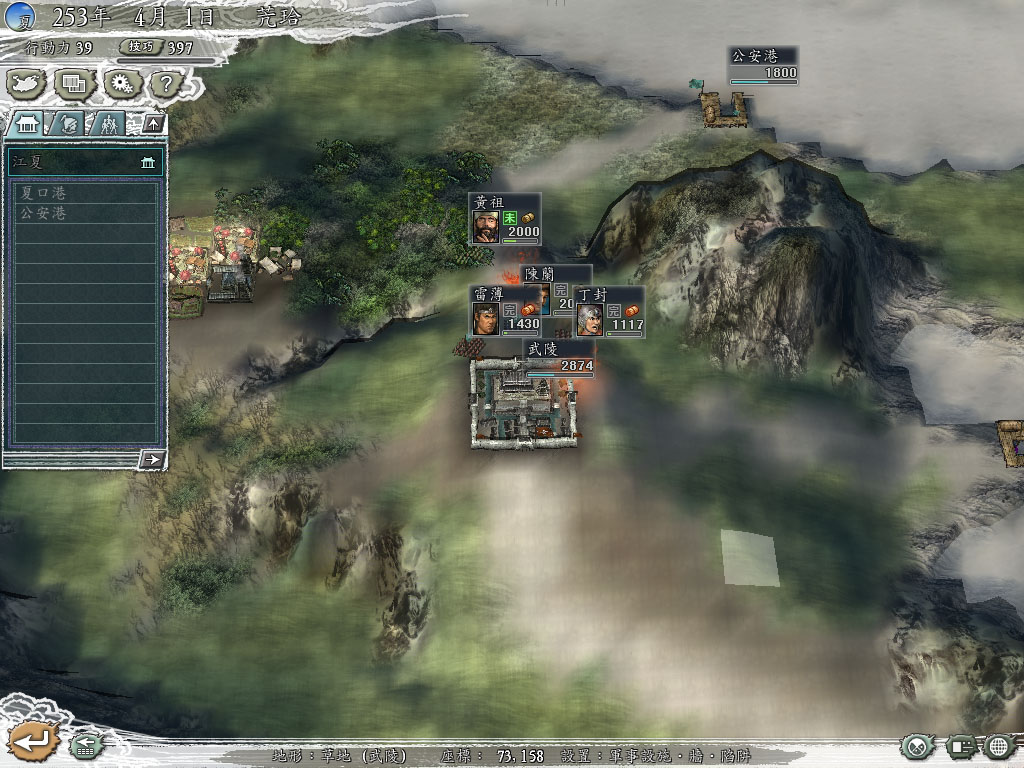Switch to the officer hat tab
Image resolution: width=1024 pixels, height=768 pixels.
tap(69, 123)
